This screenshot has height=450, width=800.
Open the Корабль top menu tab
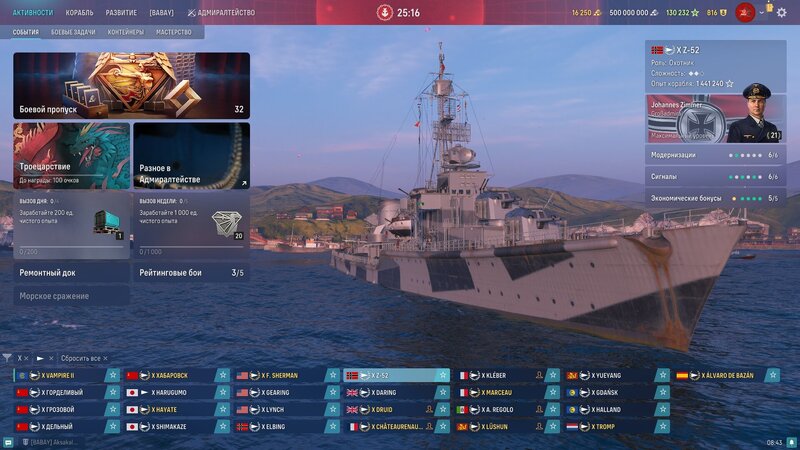coord(79,12)
